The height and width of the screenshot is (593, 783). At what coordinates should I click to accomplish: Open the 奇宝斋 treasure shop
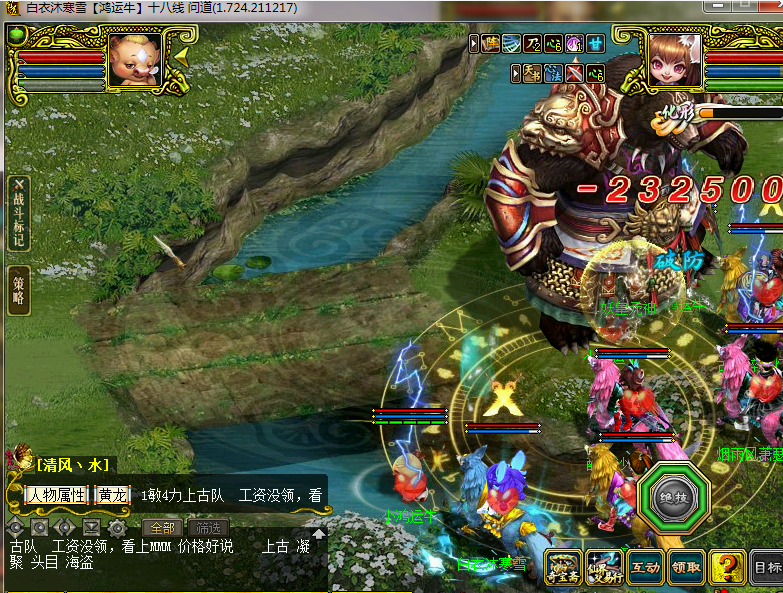click(x=564, y=567)
